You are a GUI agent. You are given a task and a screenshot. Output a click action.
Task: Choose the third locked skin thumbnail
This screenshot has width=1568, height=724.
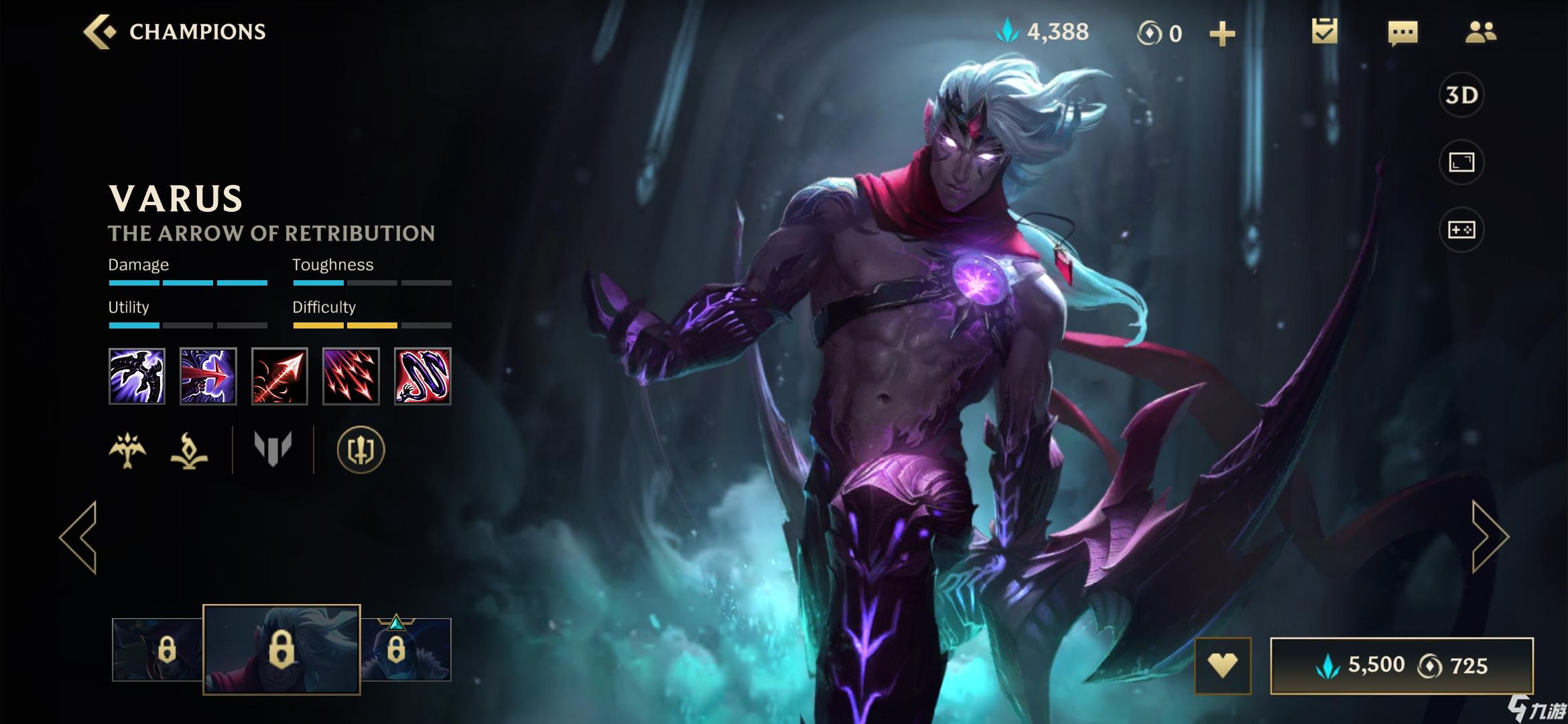pyautogui.click(x=405, y=650)
